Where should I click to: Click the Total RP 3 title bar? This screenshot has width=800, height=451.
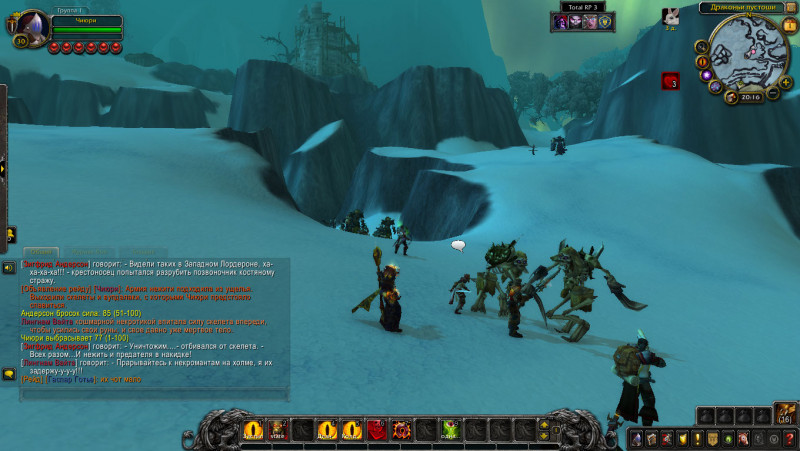584,7
